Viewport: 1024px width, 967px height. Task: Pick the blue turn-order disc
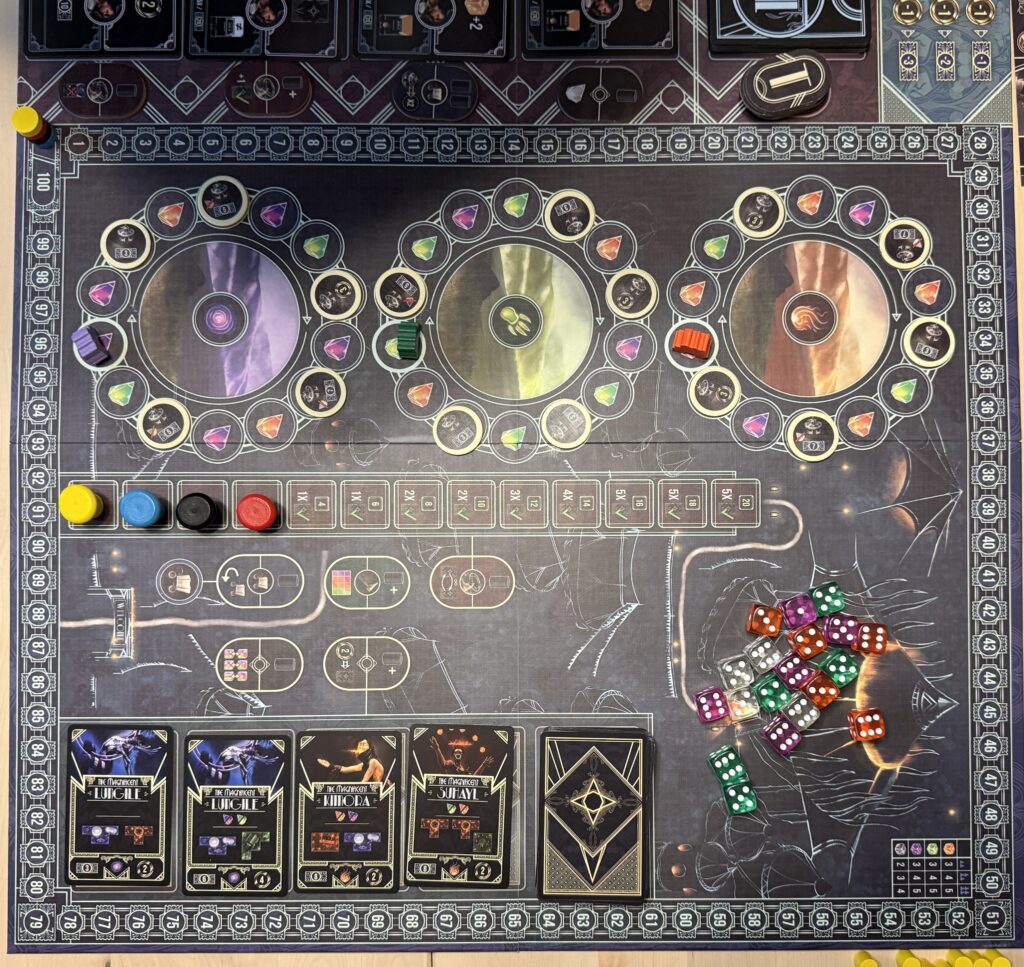pyautogui.click(x=141, y=508)
